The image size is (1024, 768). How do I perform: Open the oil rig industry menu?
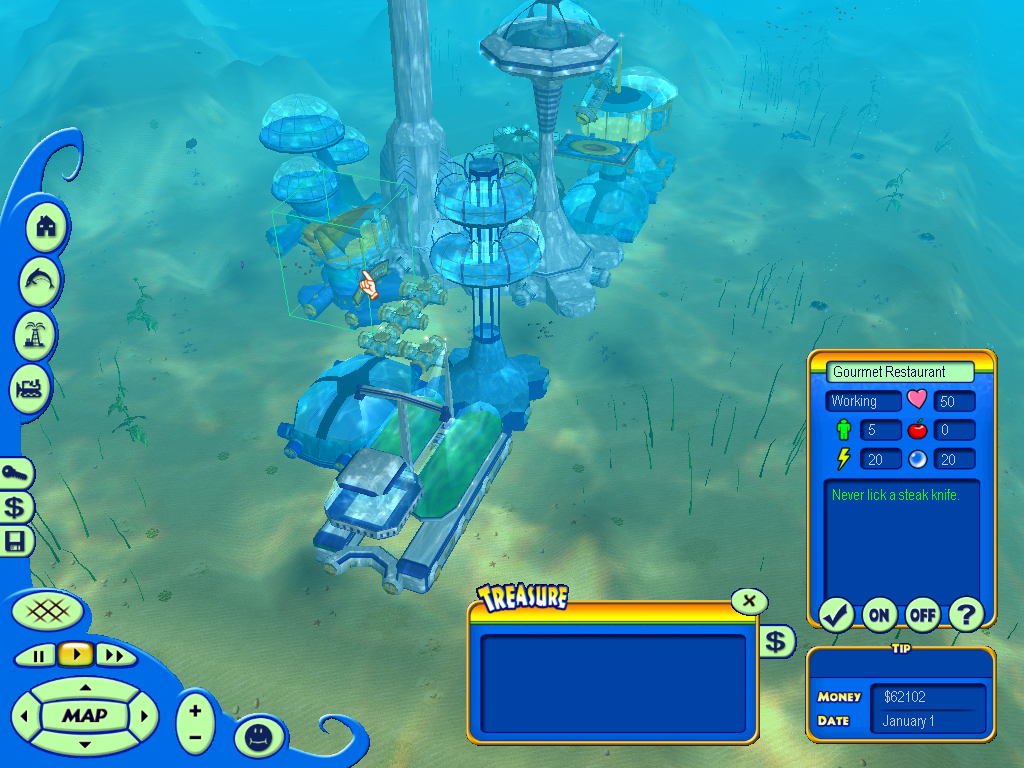coord(36,336)
